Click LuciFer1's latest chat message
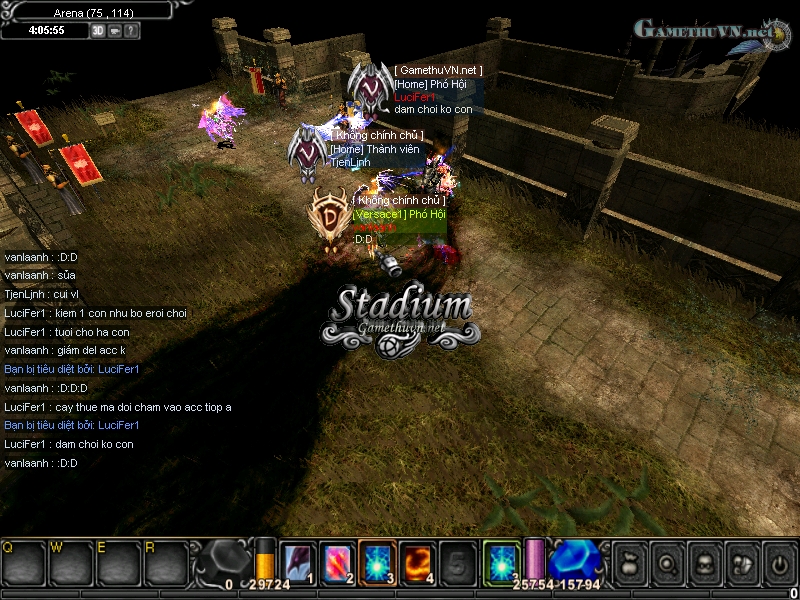The width and height of the screenshot is (800, 600). click(x=69, y=444)
